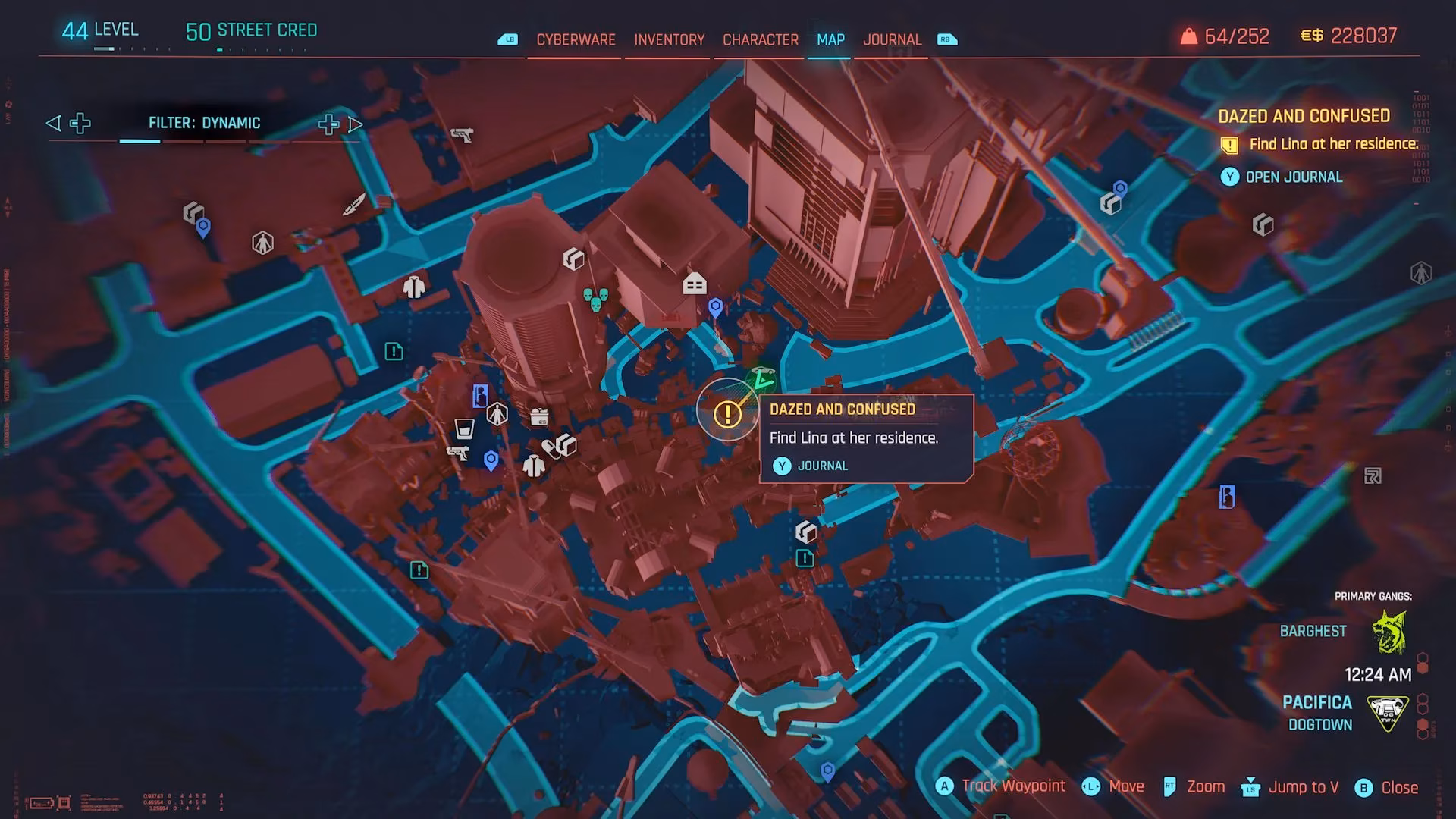Click the Dynamic filter progress bar segment
1456x819 pixels.
pos(141,140)
